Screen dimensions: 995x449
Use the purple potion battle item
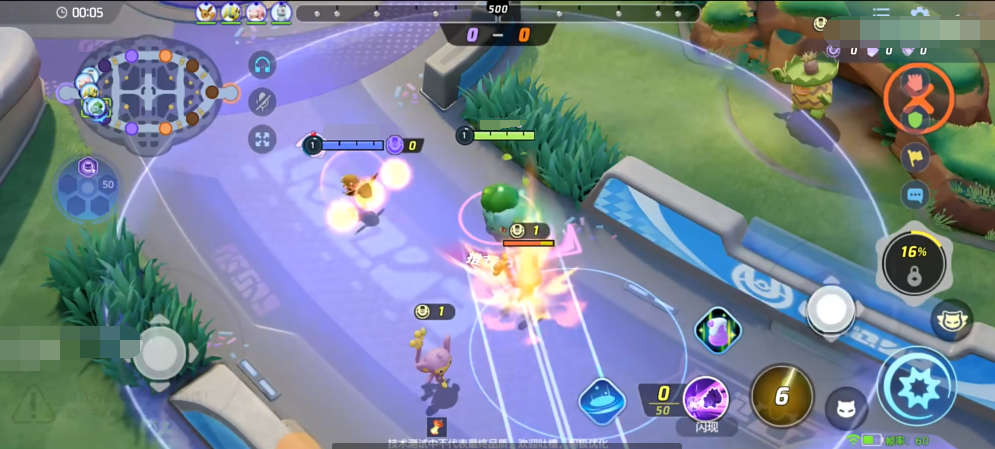(x=717, y=331)
